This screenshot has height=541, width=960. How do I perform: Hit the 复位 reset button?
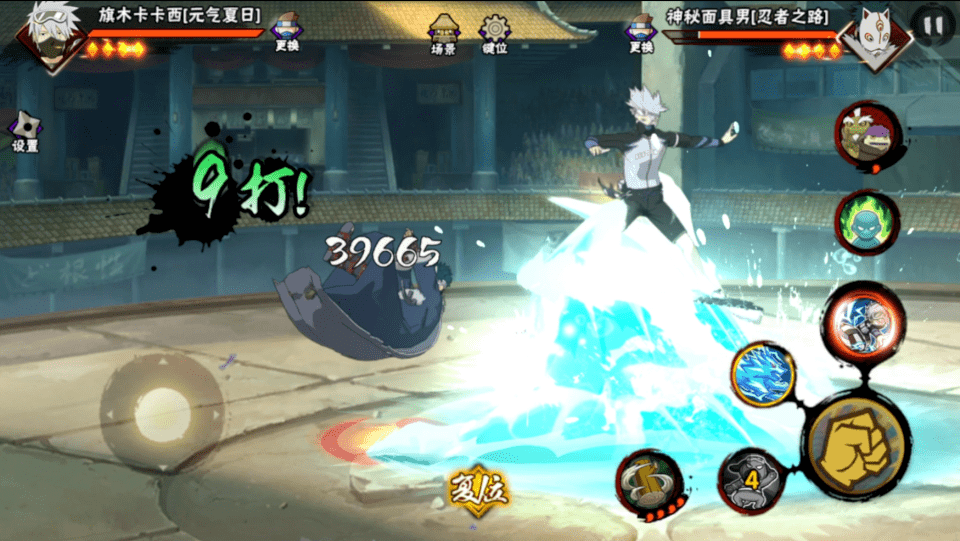point(478,490)
